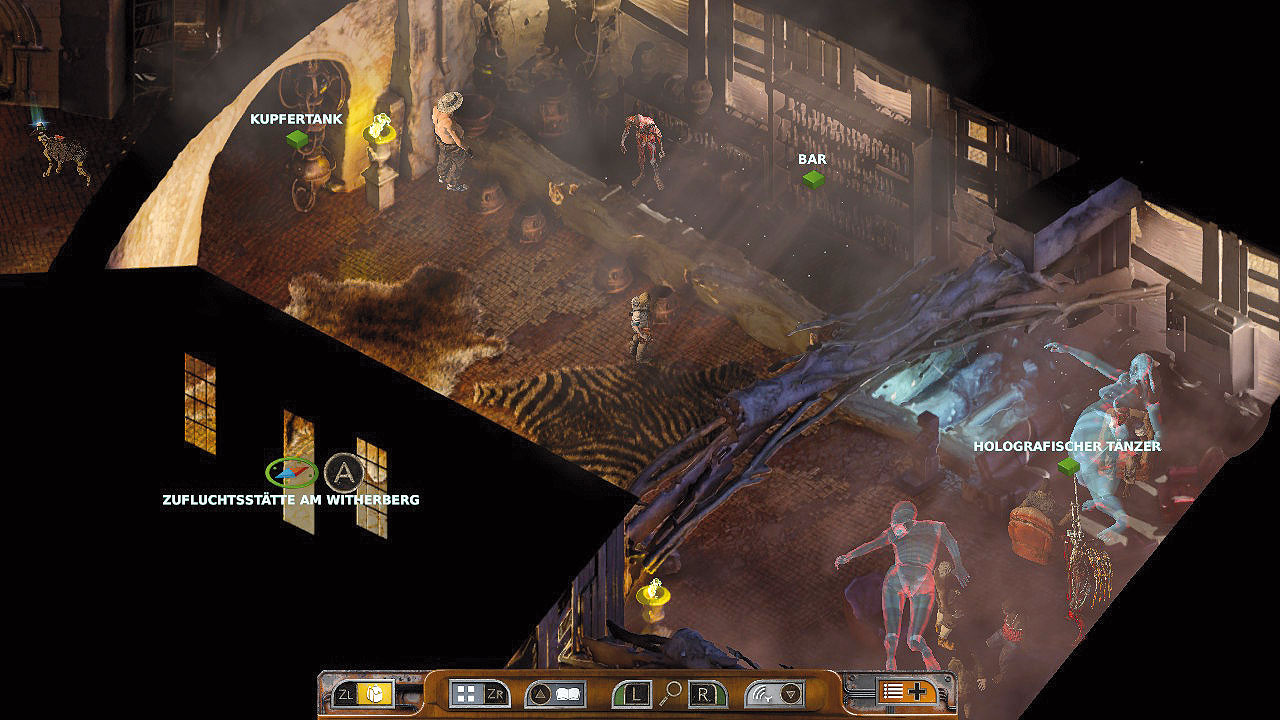Click the magnifying glass zoom icon

[x=672, y=690]
